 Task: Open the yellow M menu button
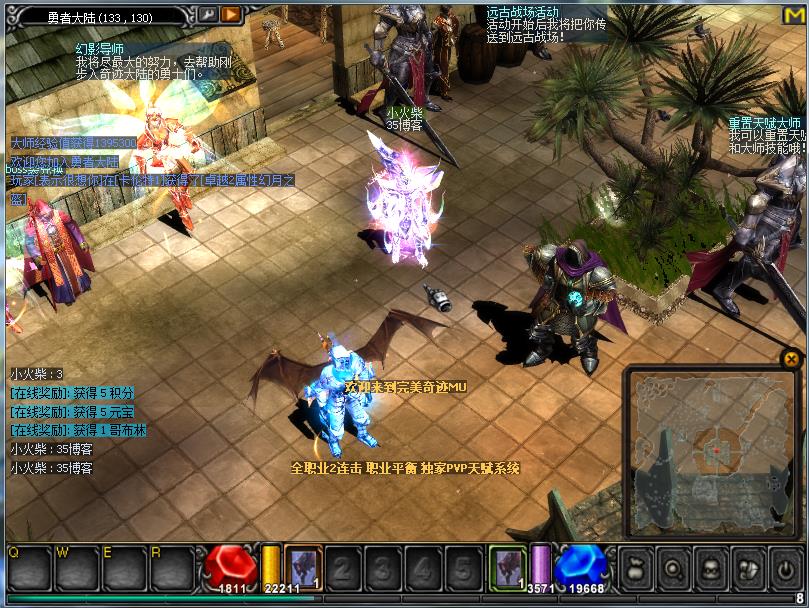[794, 15]
